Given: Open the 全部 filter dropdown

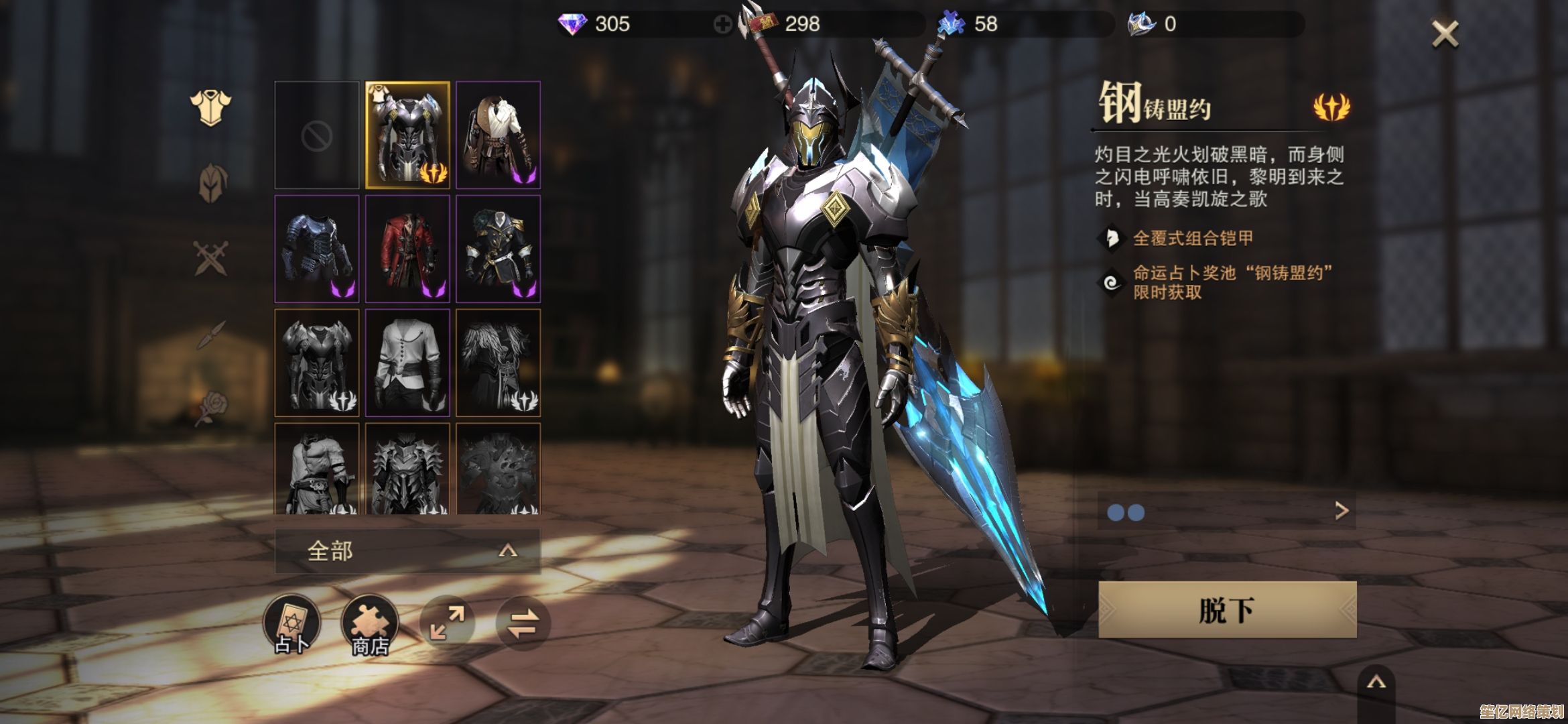Looking at the screenshot, I should (x=407, y=551).
